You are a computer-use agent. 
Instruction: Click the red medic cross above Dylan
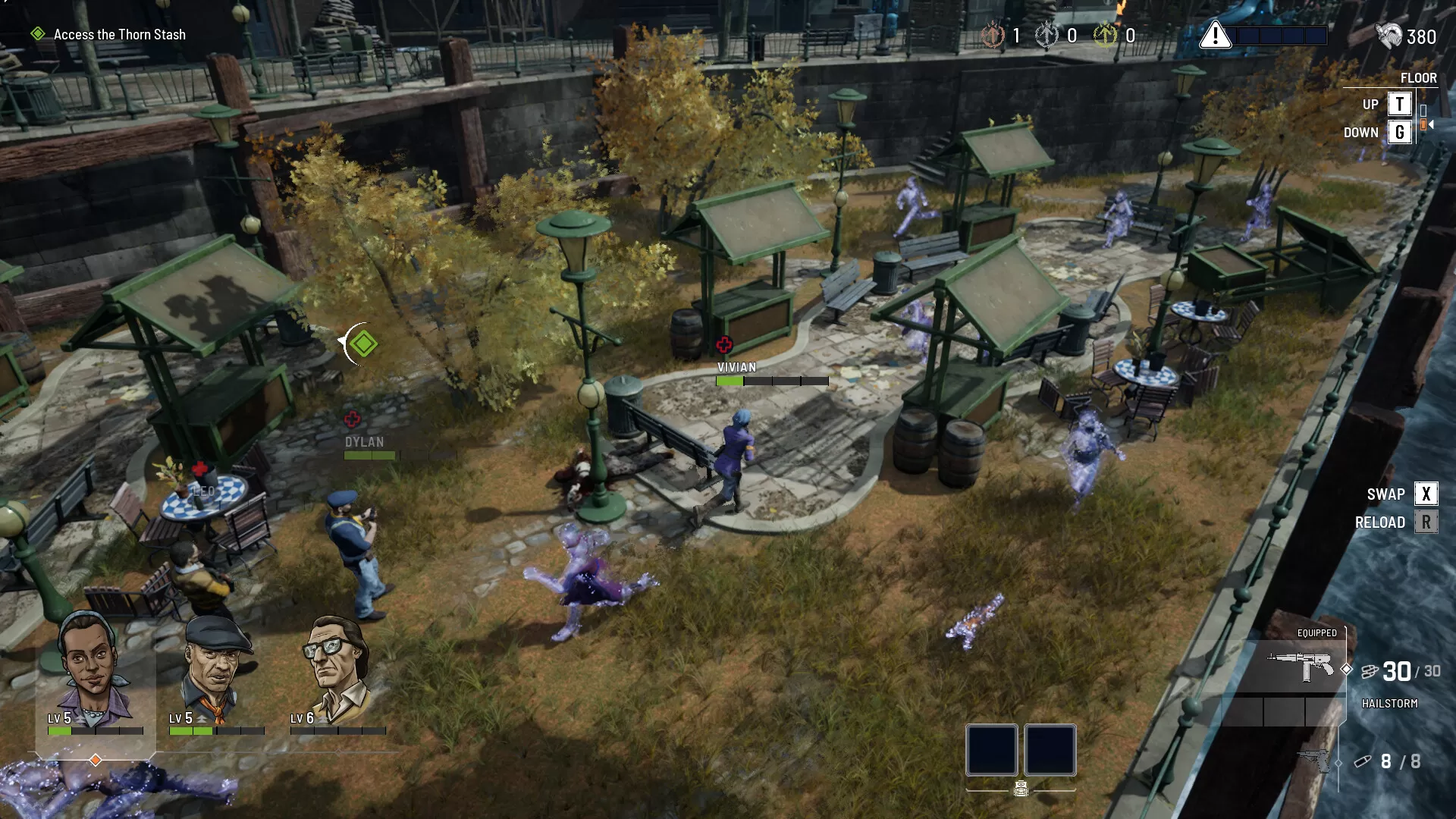[x=352, y=417]
